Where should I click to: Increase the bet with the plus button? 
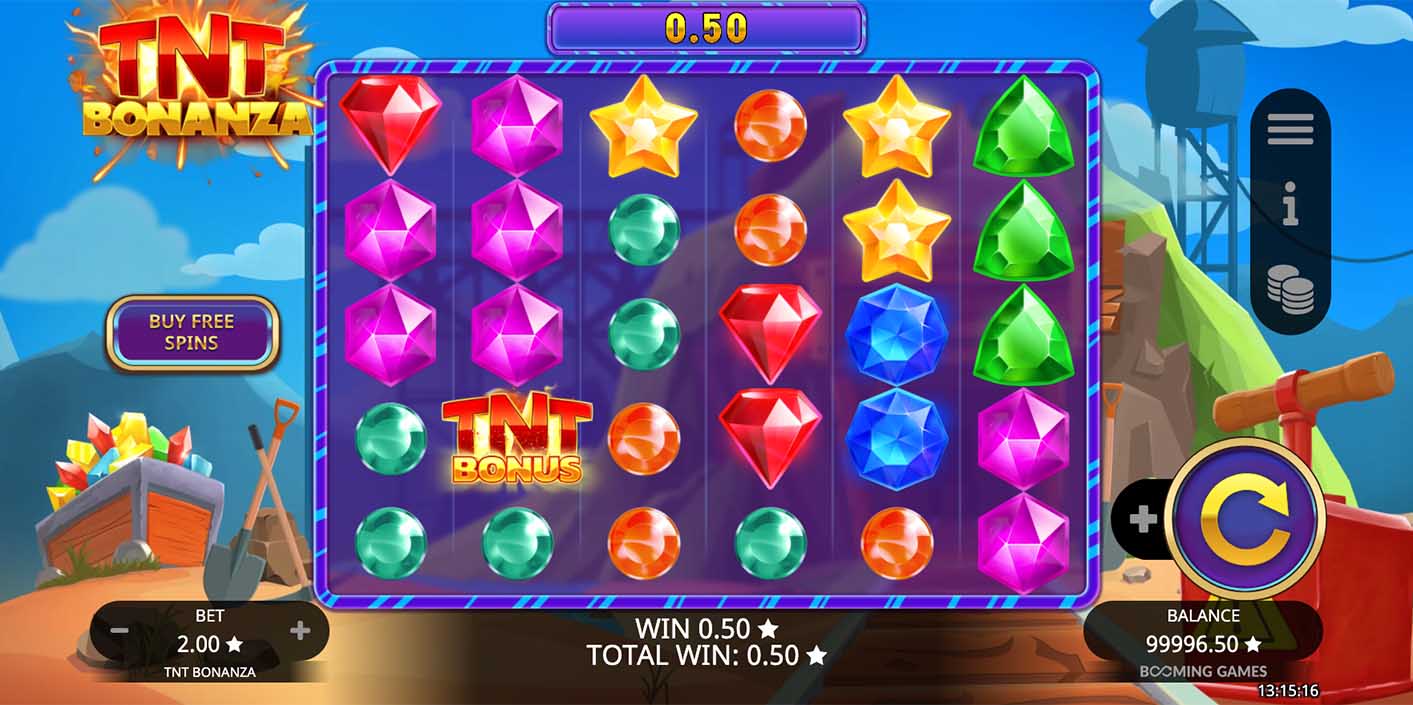point(300,631)
